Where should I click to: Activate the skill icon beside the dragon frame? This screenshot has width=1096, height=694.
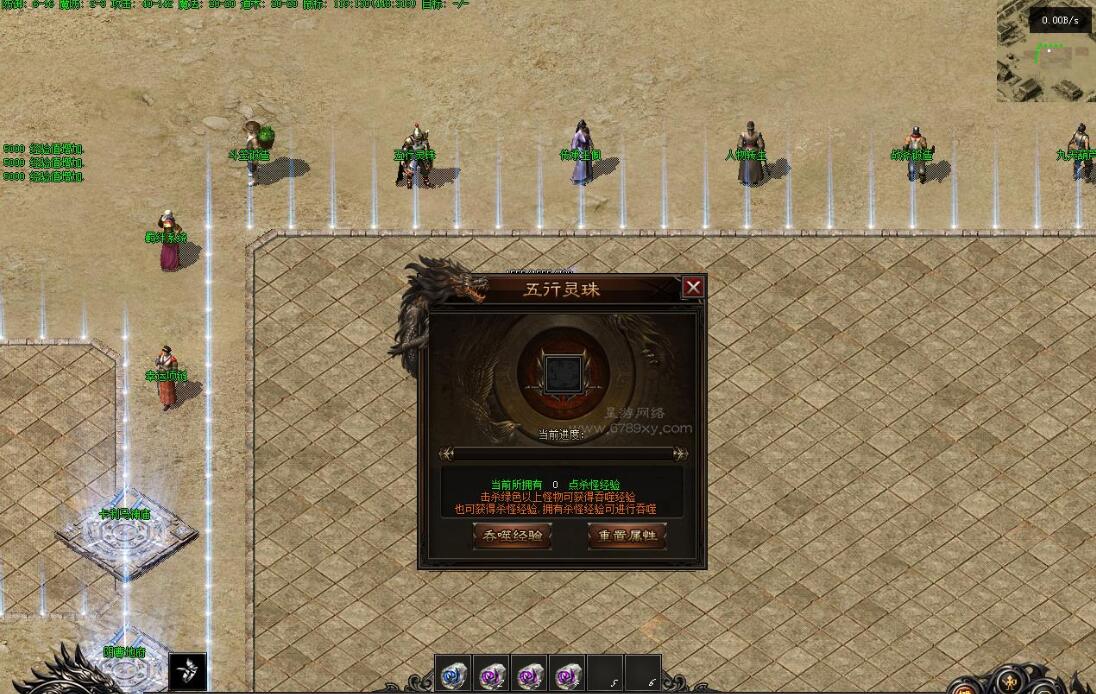[187, 670]
